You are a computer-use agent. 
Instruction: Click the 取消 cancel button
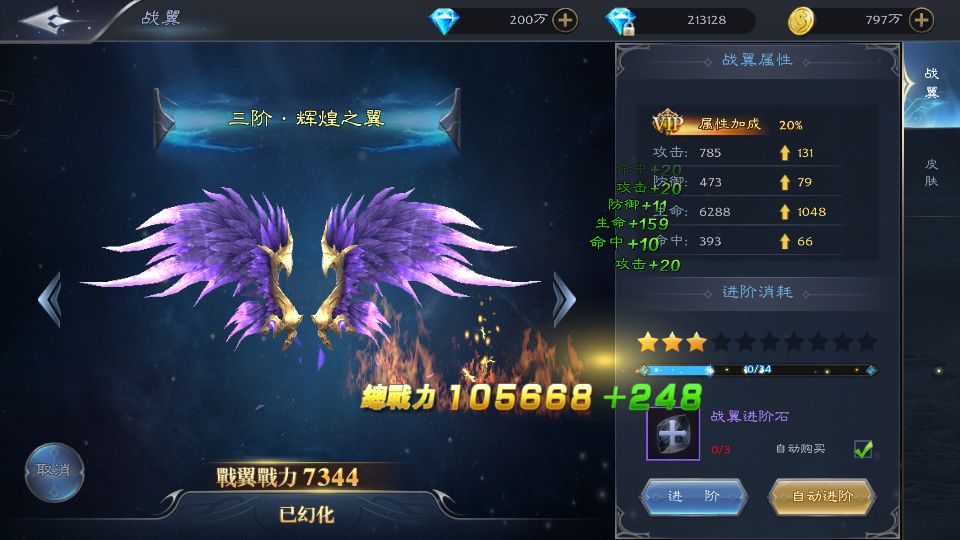pyautogui.click(x=54, y=471)
